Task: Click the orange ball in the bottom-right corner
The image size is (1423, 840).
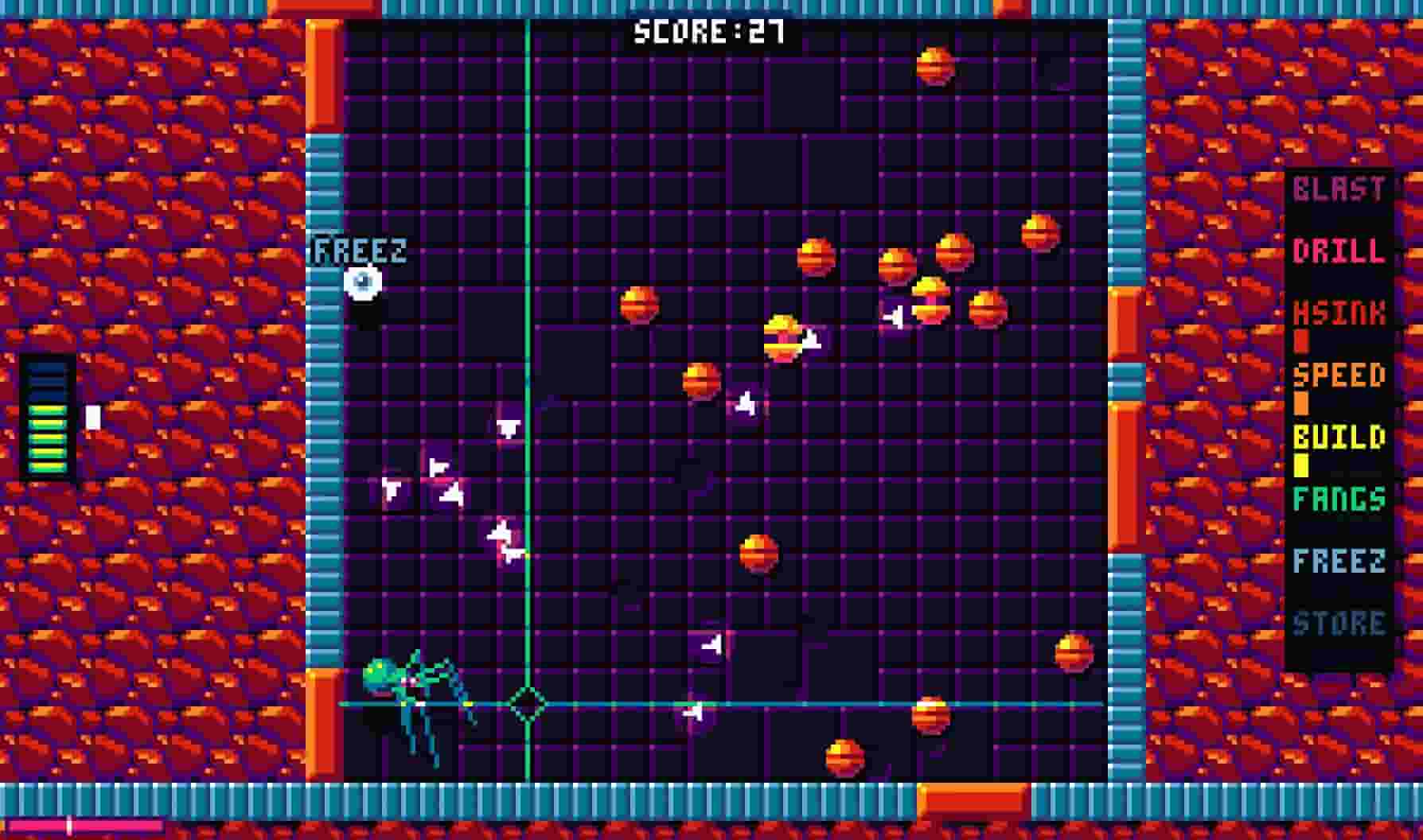Action: coord(1074,652)
